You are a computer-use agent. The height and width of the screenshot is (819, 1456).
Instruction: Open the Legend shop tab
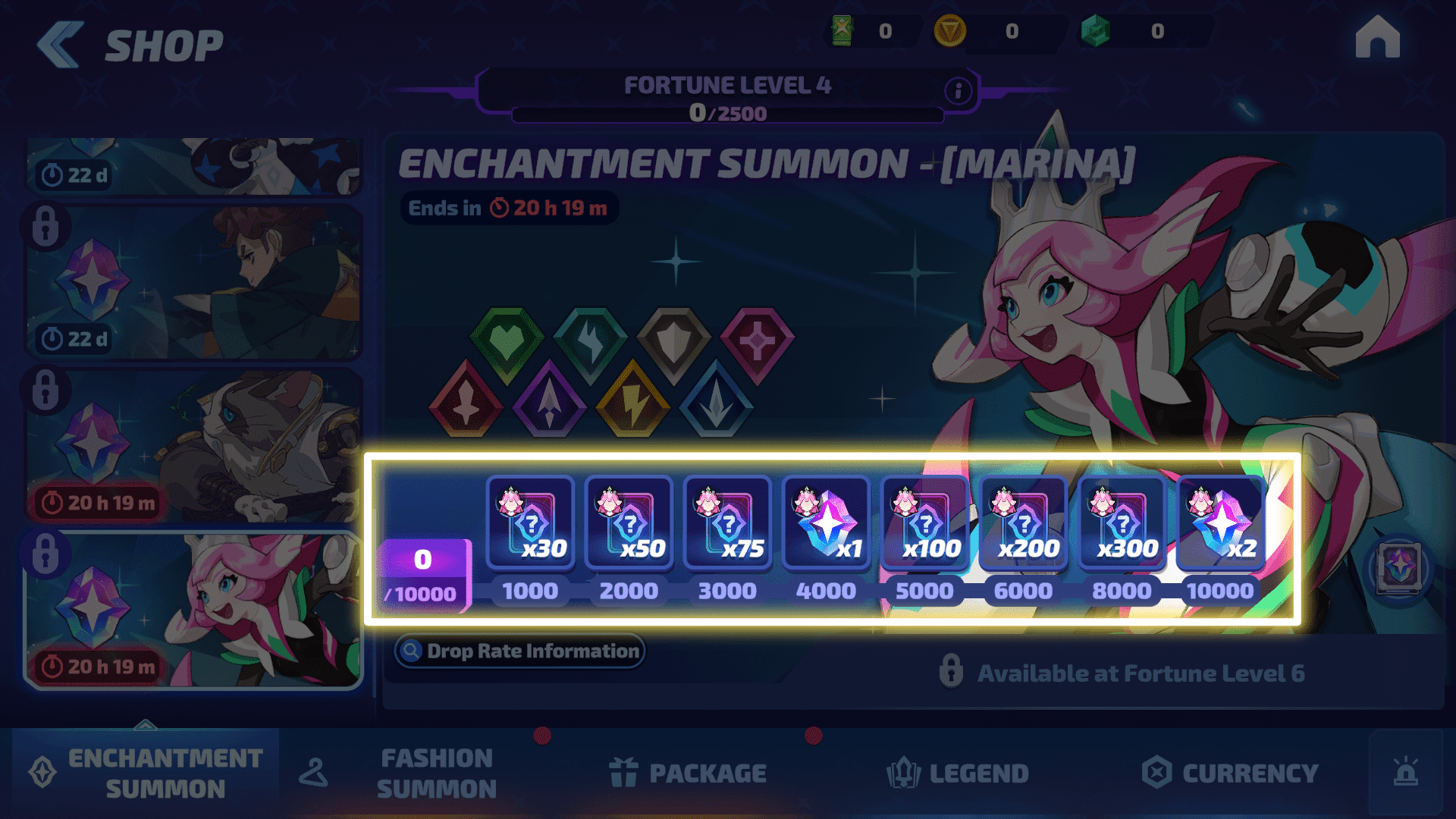coord(959,773)
